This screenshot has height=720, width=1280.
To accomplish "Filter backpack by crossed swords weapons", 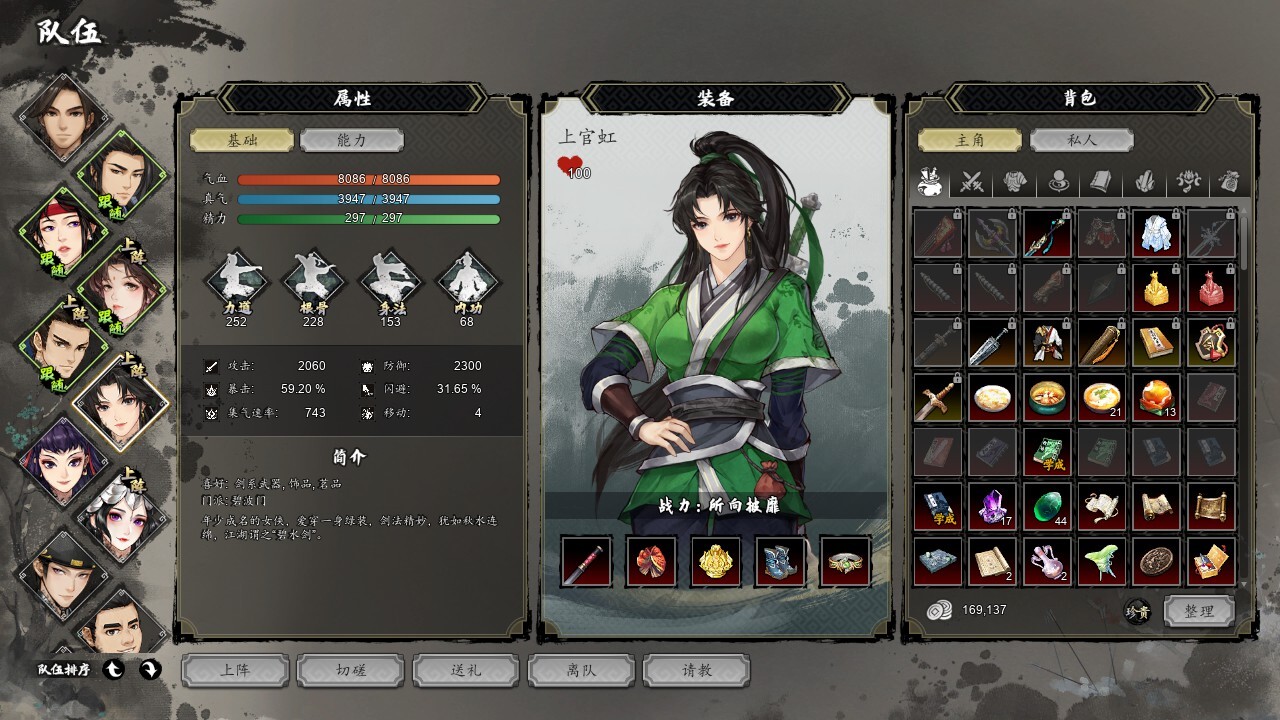I will [x=972, y=182].
